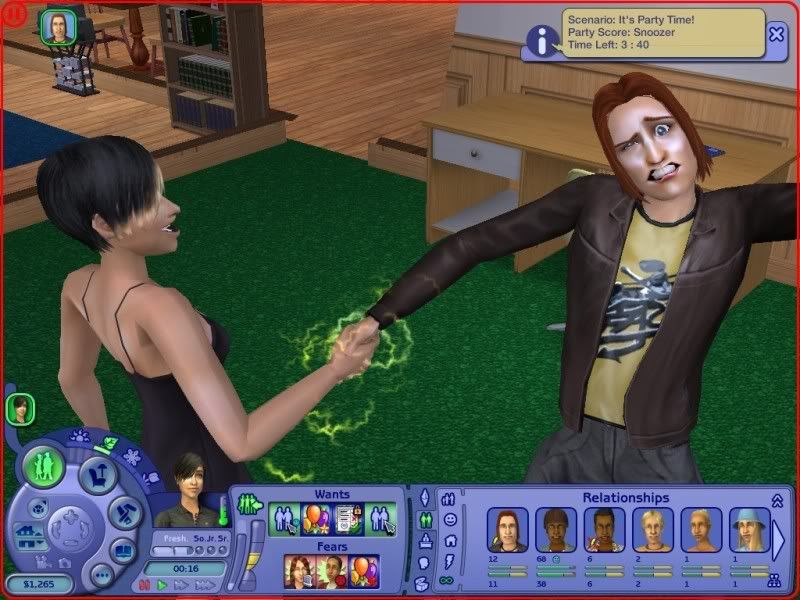800x600 pixels.
Task: Switch to the smiley face panel tab
Action: 449,520
